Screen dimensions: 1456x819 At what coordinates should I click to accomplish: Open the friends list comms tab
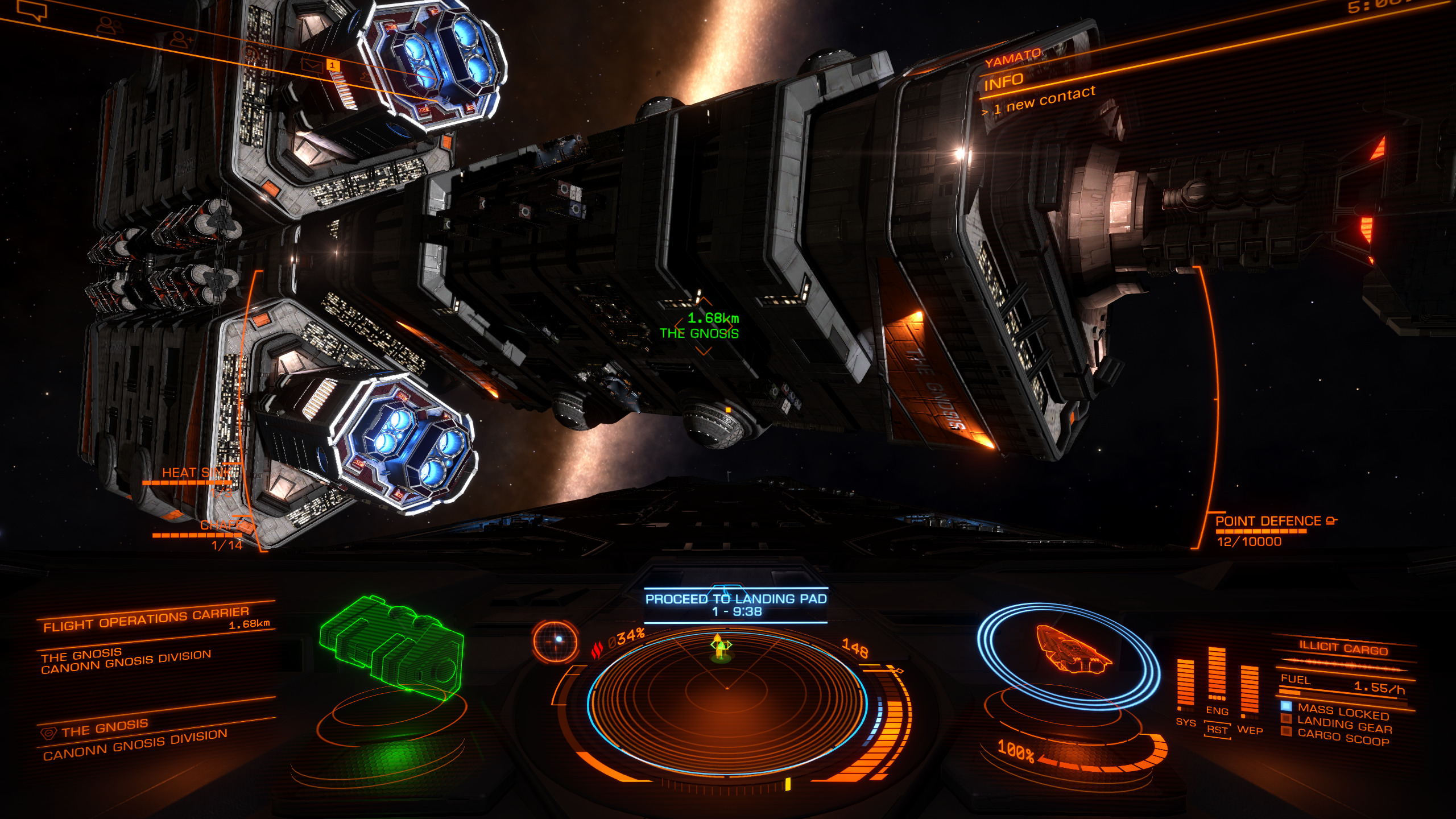coord(108,25)
